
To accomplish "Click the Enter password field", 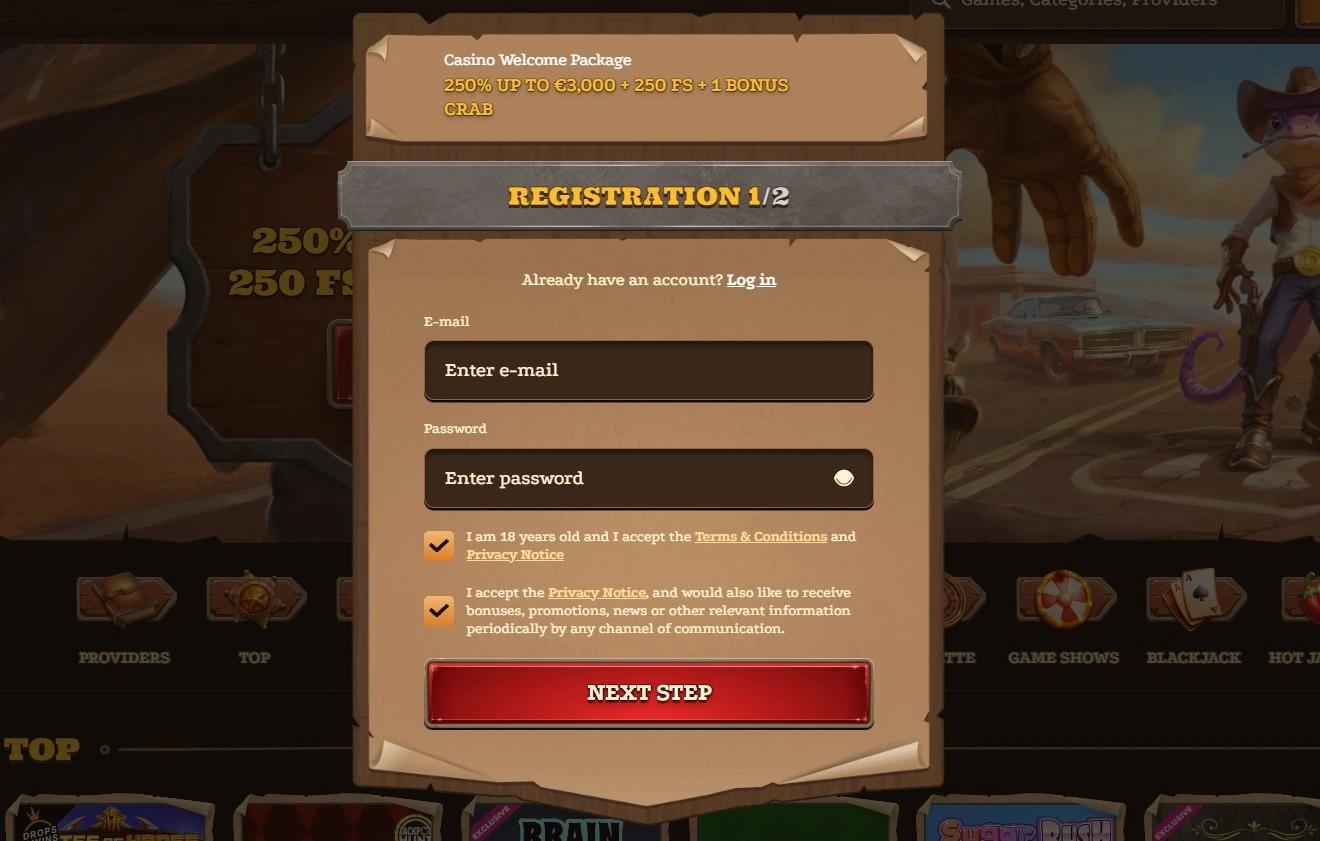I will (x=648, y=478).
